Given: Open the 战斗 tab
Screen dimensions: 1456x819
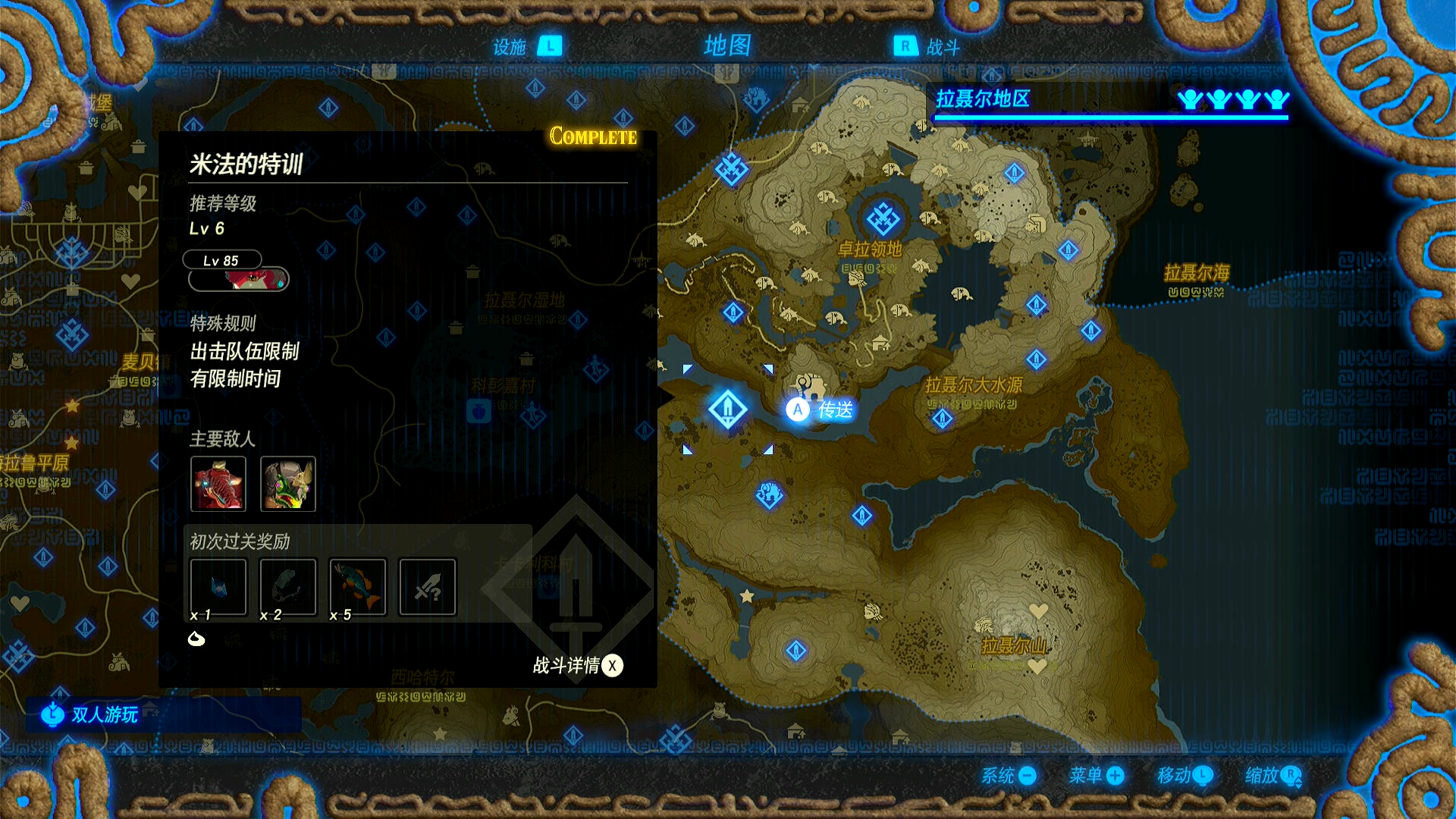Looking at the screenshot, I should (927, 47).
